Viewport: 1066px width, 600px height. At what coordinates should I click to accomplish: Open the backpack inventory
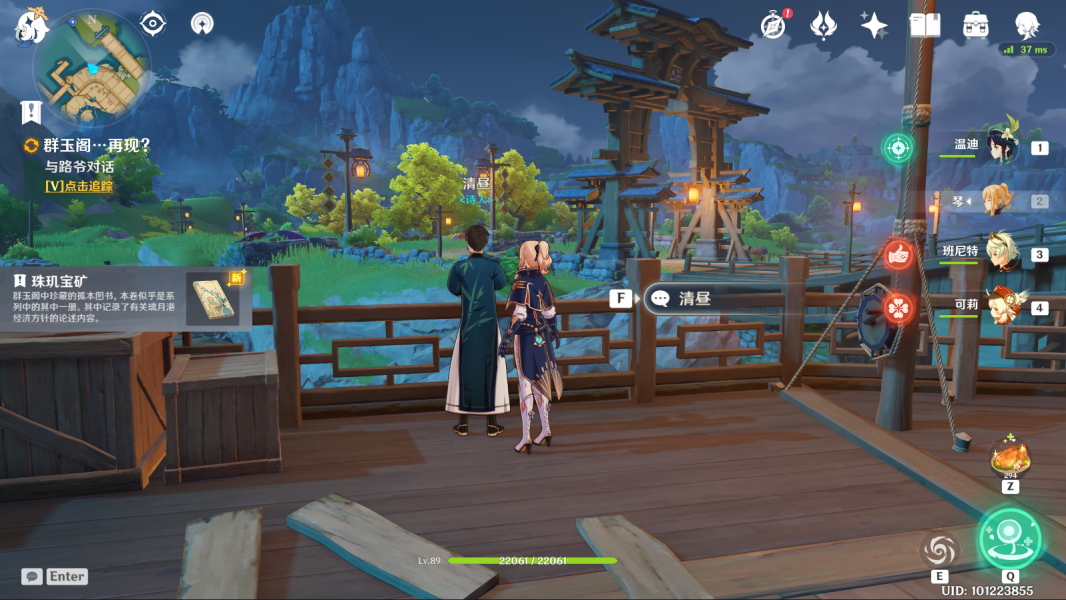(976, 25)
